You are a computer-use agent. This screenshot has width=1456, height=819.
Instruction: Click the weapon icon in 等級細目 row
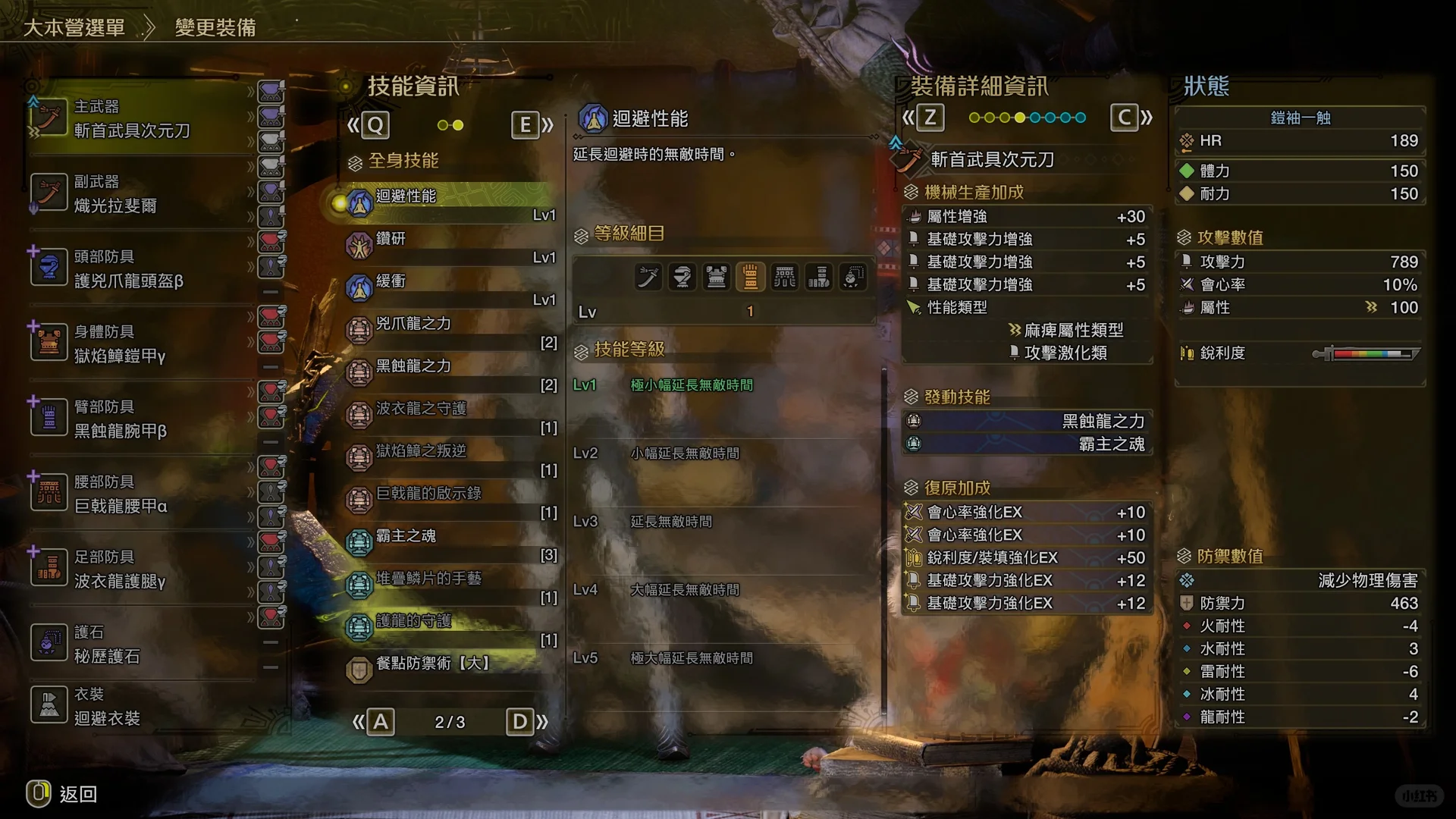pos(648,277)
